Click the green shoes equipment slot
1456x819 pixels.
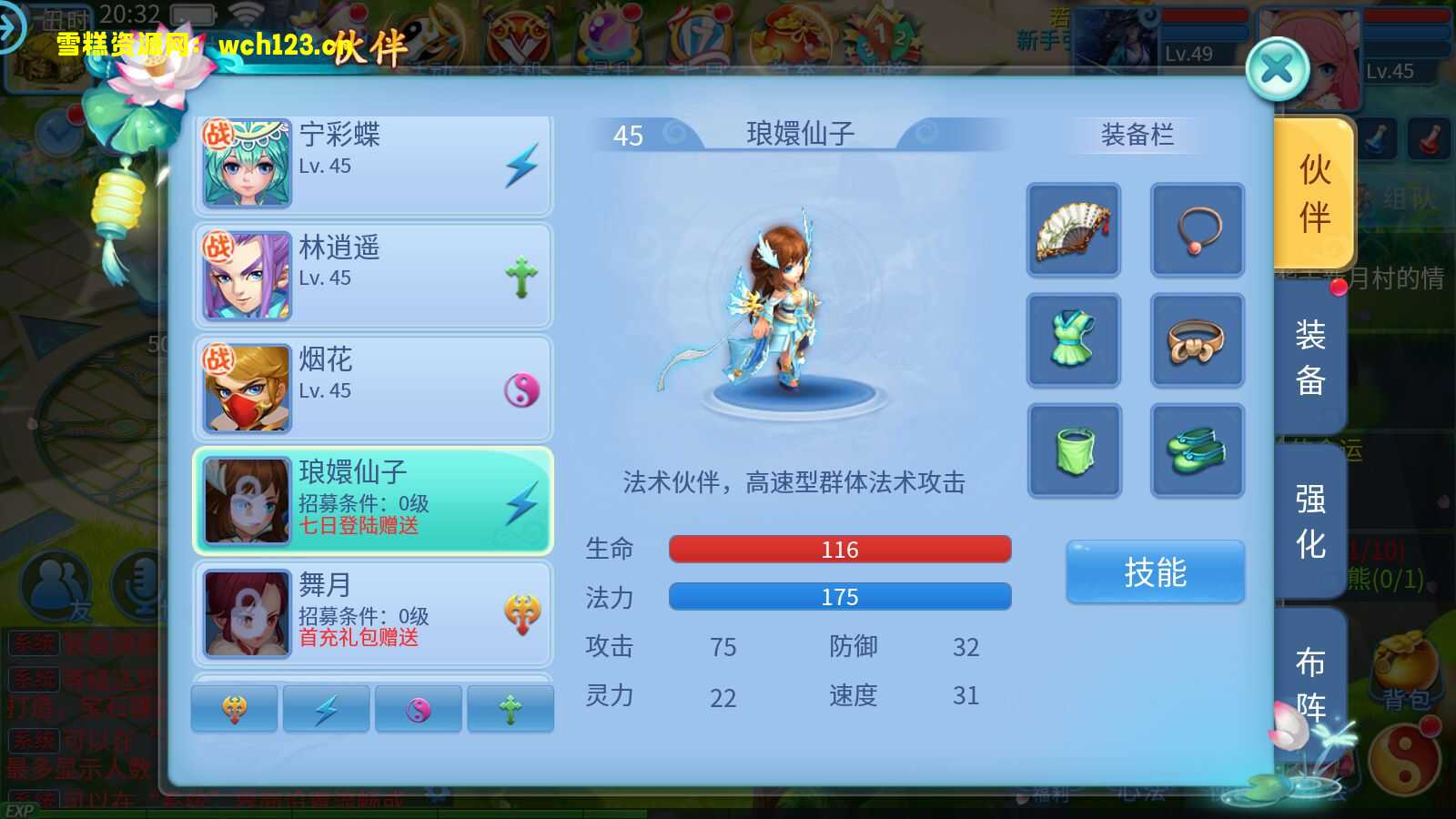point(1198,450)
